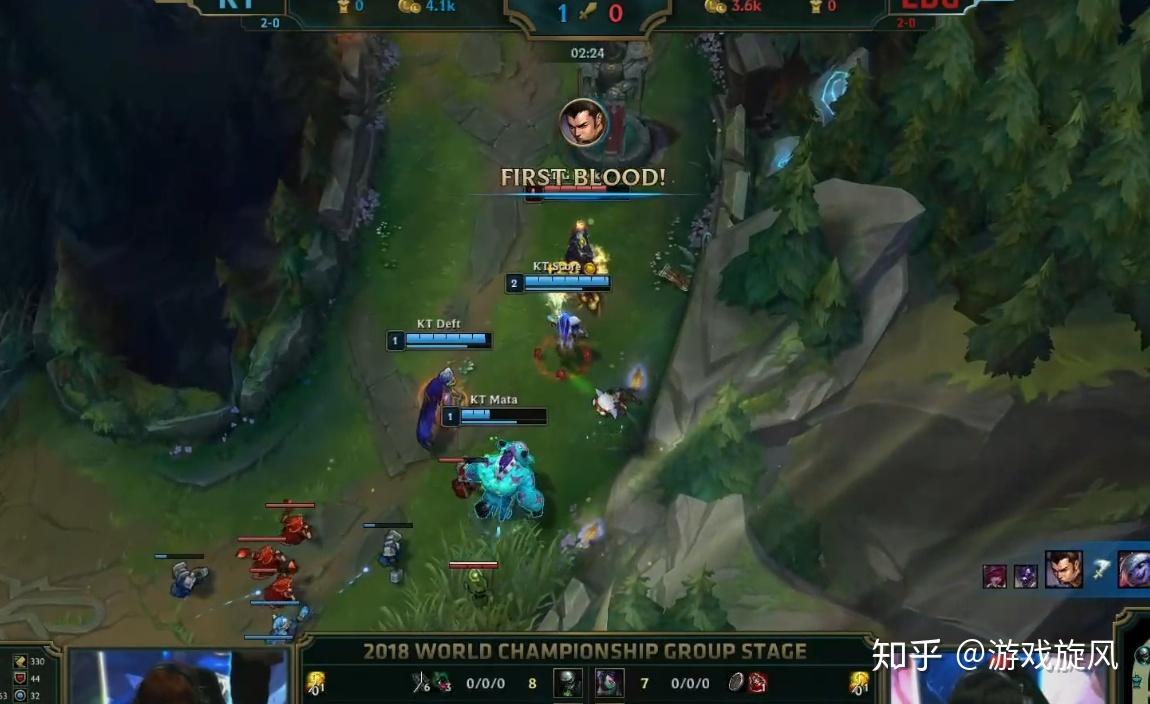1150x704 pixels.
Task: Inspect the red item icon in the right scoreboard row
Action: tap(758, 683)
